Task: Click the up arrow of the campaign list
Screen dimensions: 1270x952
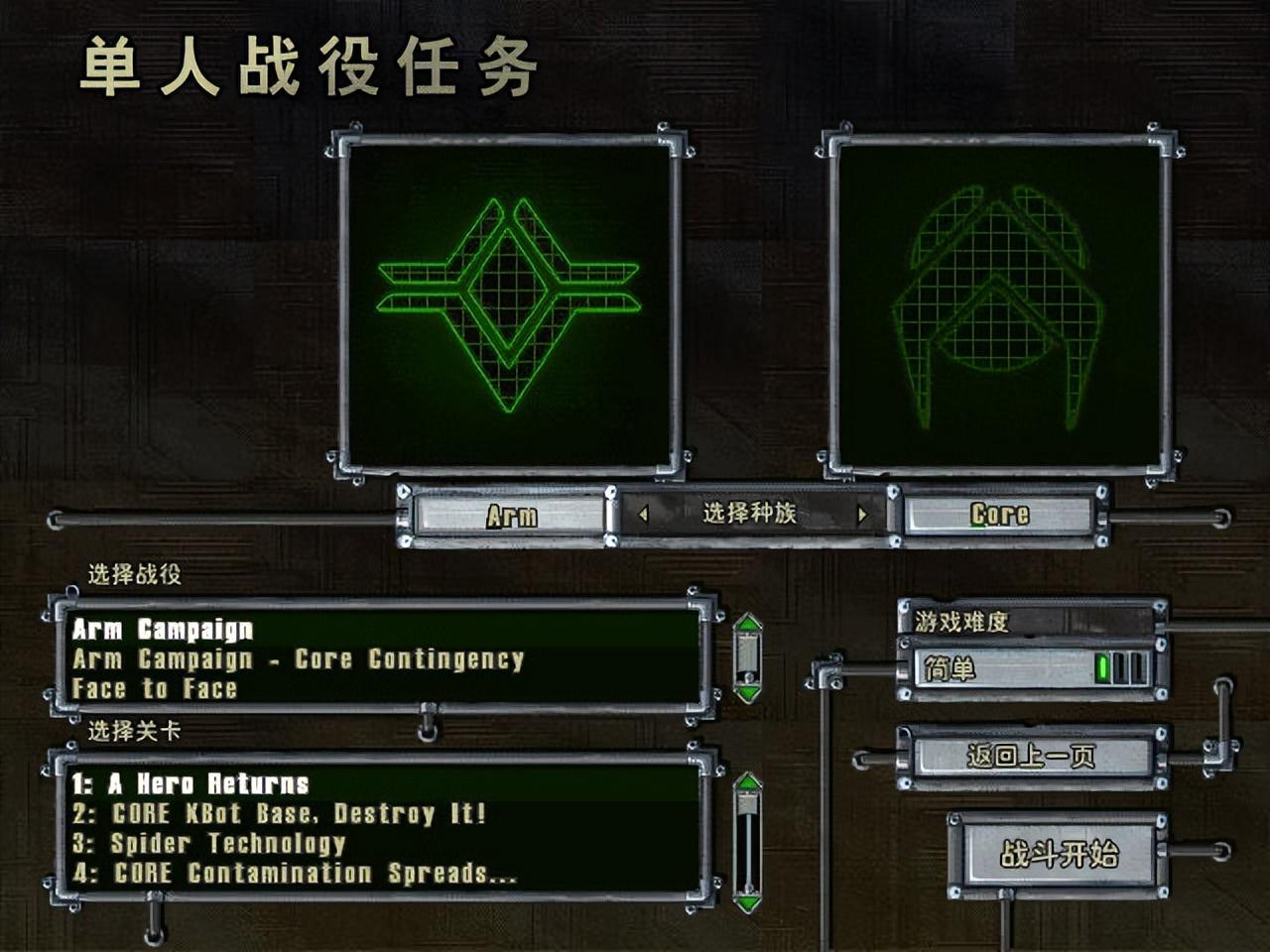Action: pos(746,626)
